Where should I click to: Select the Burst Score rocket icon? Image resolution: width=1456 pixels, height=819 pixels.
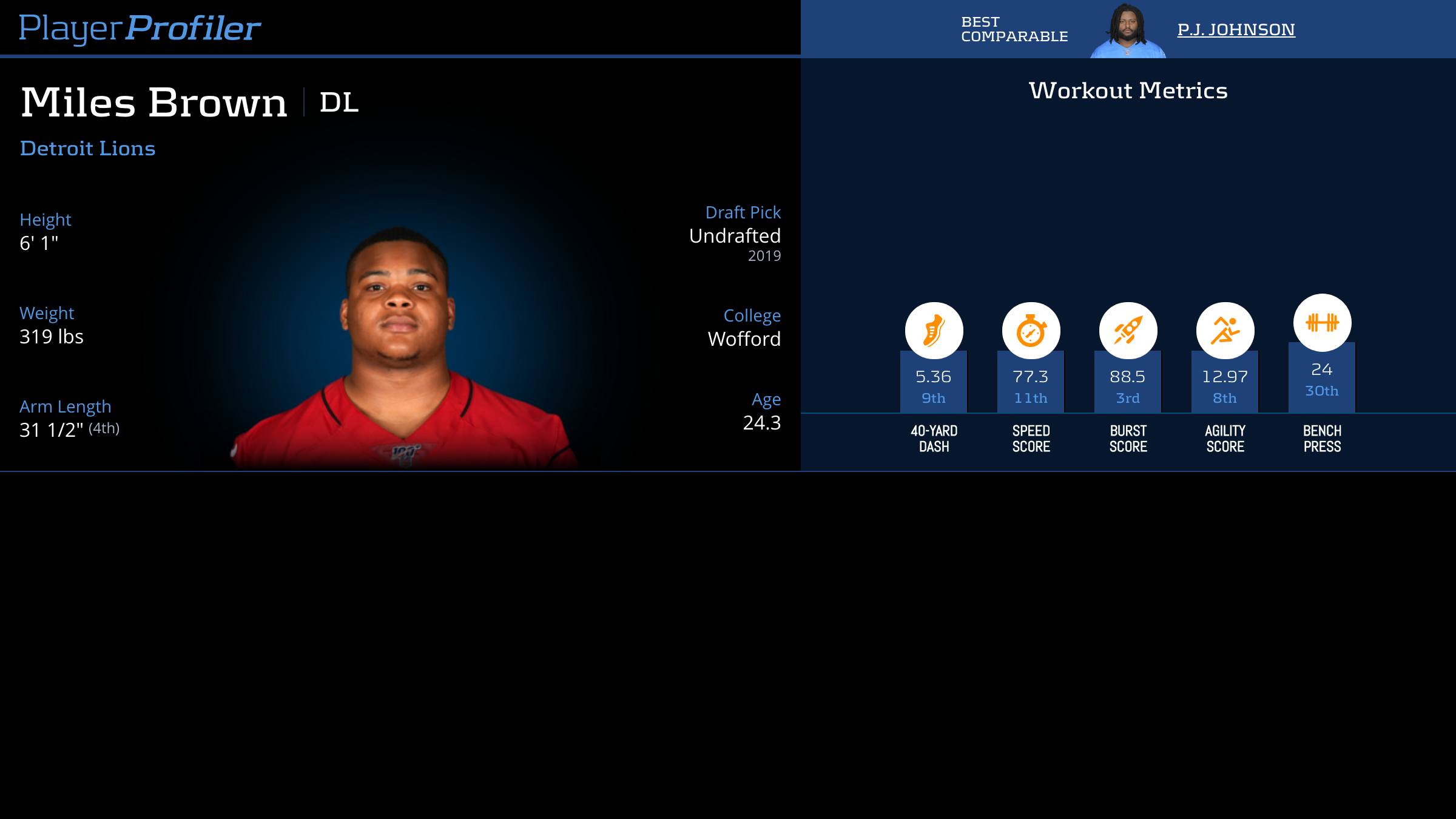1128,331
